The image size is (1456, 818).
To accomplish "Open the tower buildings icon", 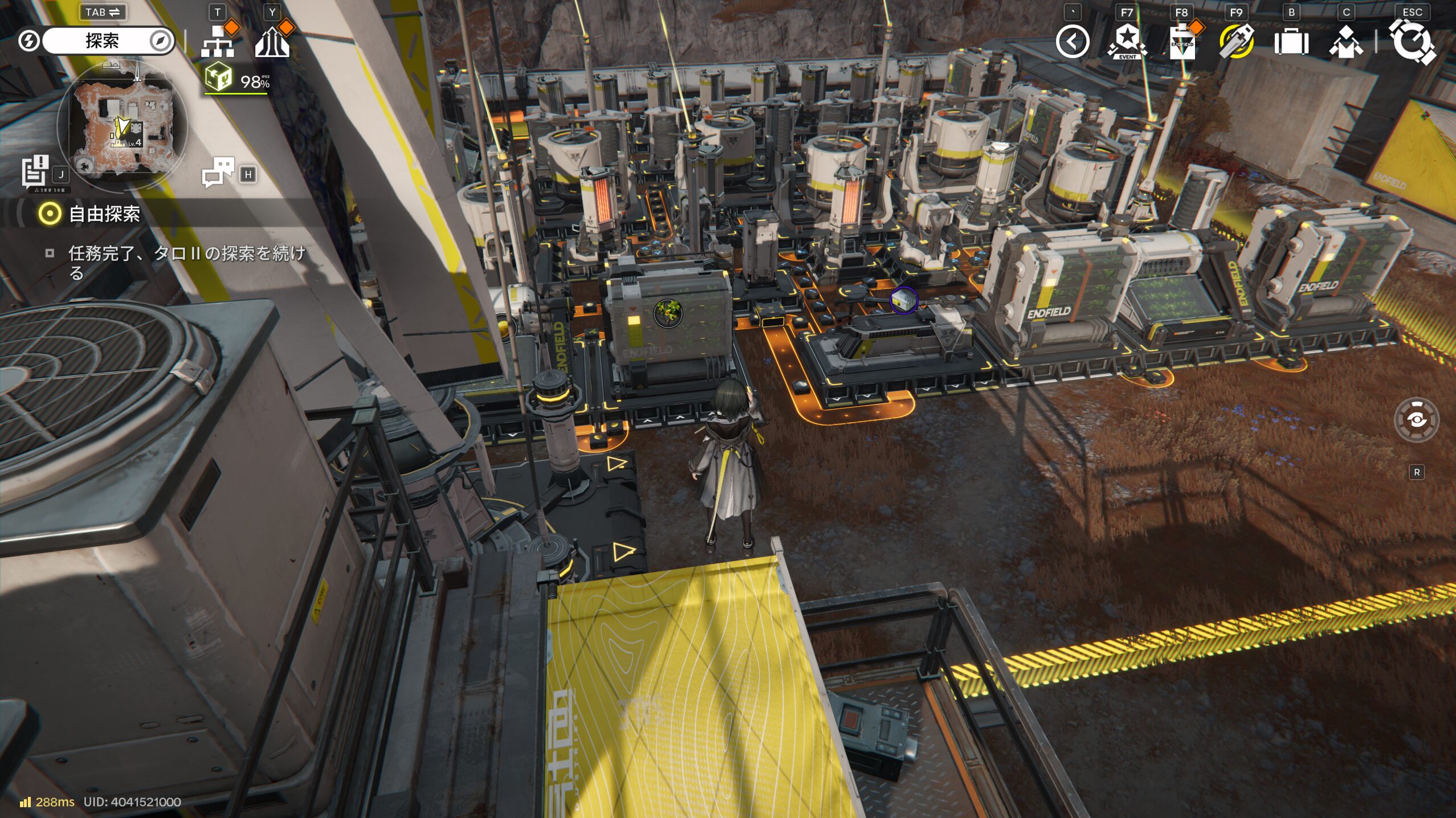I will [x=272, y=42].
